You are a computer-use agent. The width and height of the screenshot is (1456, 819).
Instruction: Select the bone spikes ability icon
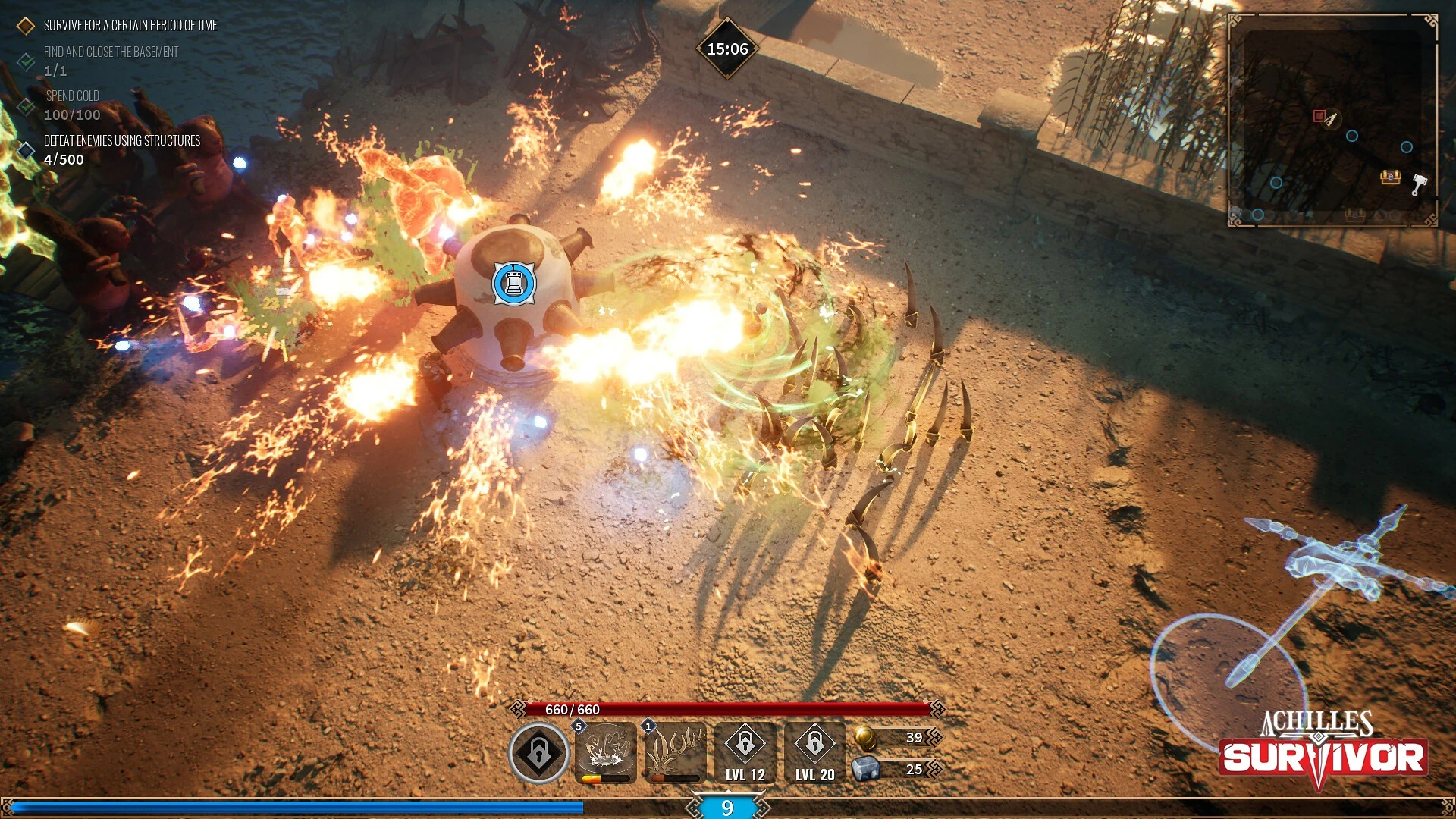675,752
